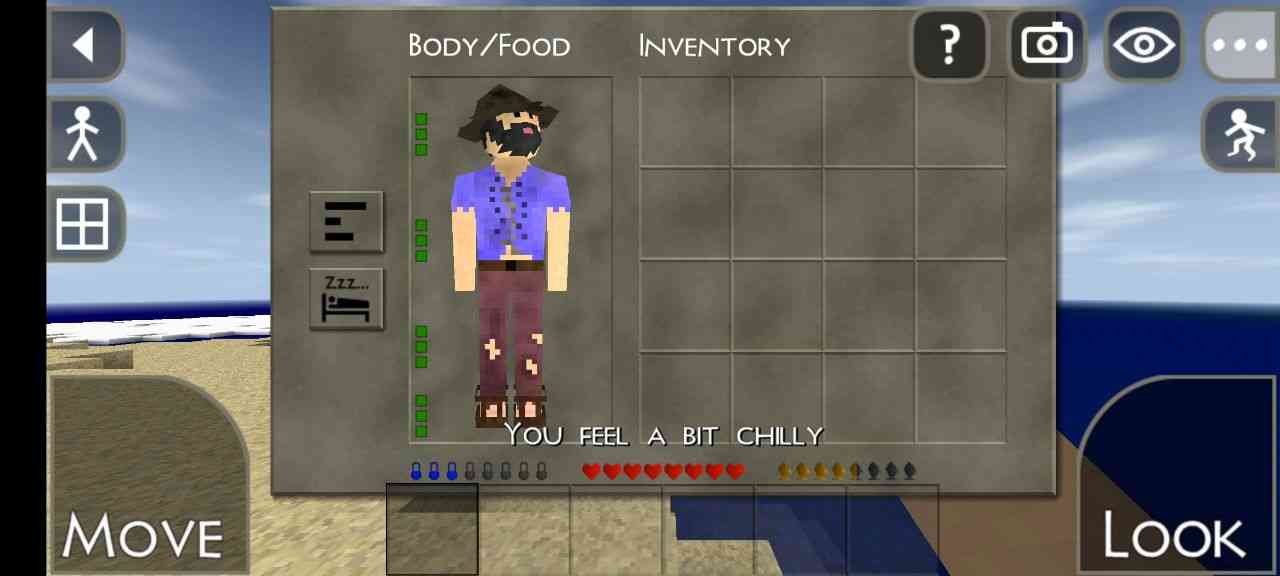The width and height of the screenshot is (1280, 576).
Task: Open the three-dots more options button
Action: (1240, 46)
